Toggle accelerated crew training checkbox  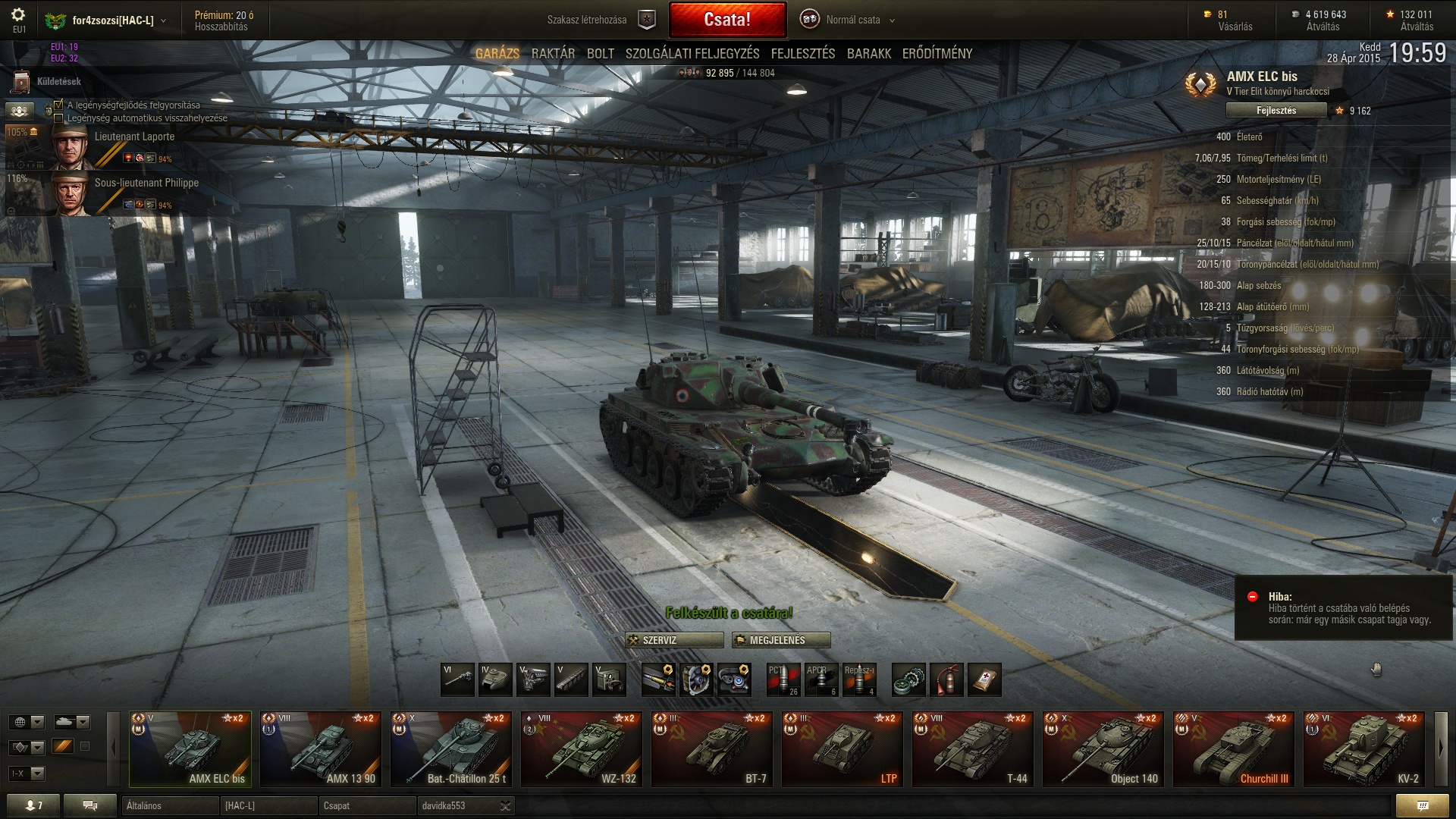tap(58, 105)
